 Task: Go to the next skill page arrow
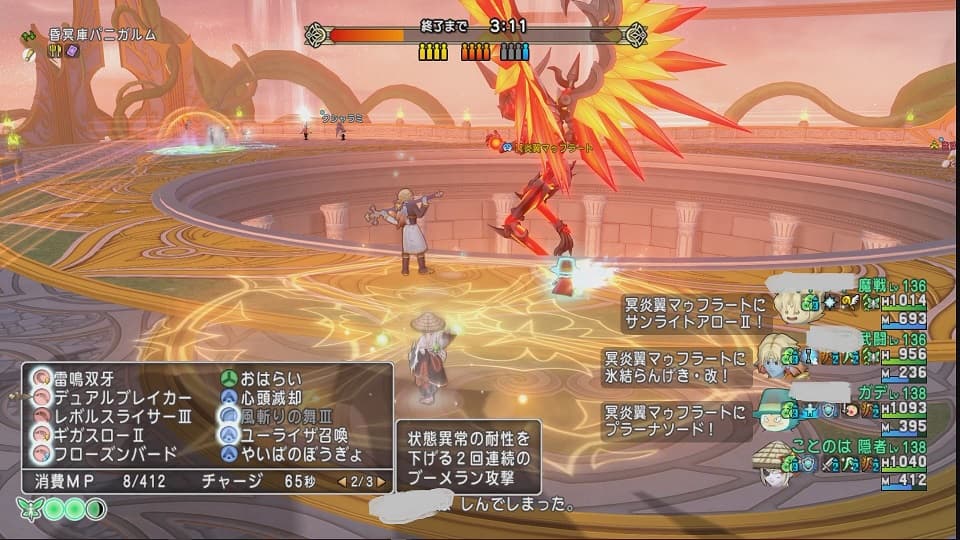[x=381, y=480]
